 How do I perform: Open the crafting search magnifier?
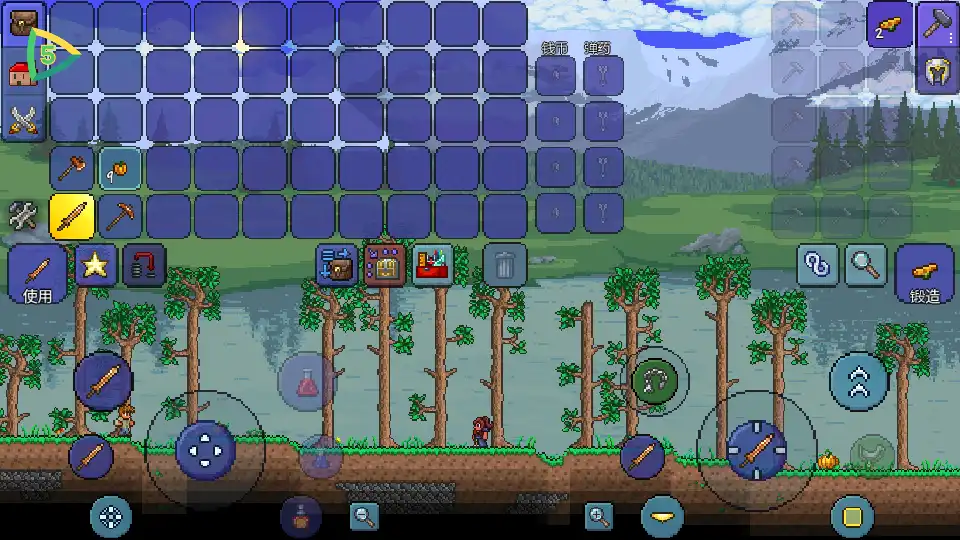pyautogui.click(x=866, y=265)
